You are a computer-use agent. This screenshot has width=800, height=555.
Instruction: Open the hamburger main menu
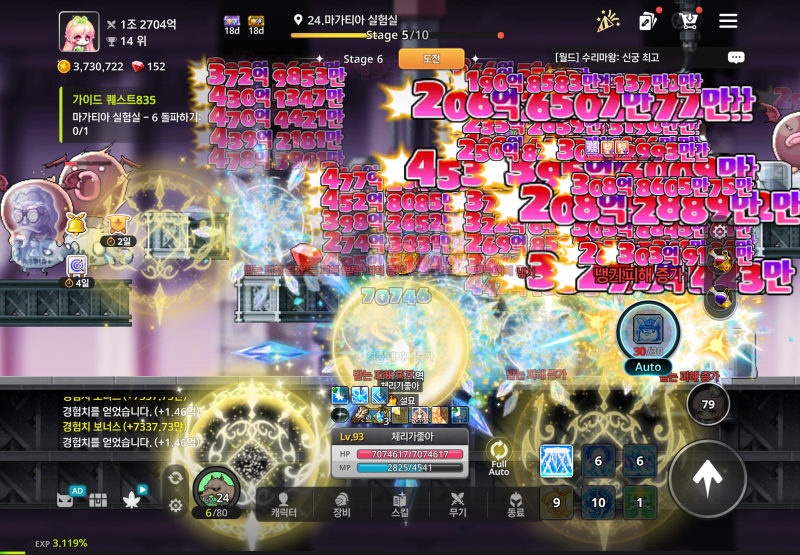728,21
